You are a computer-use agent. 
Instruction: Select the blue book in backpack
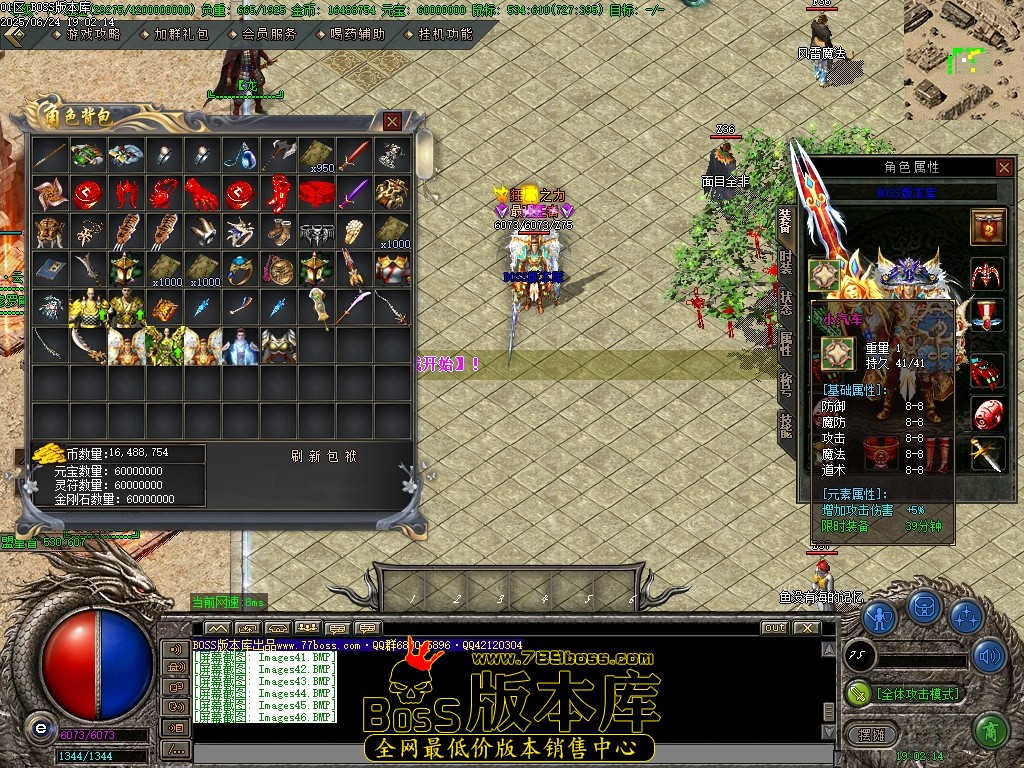coord(49,268)
